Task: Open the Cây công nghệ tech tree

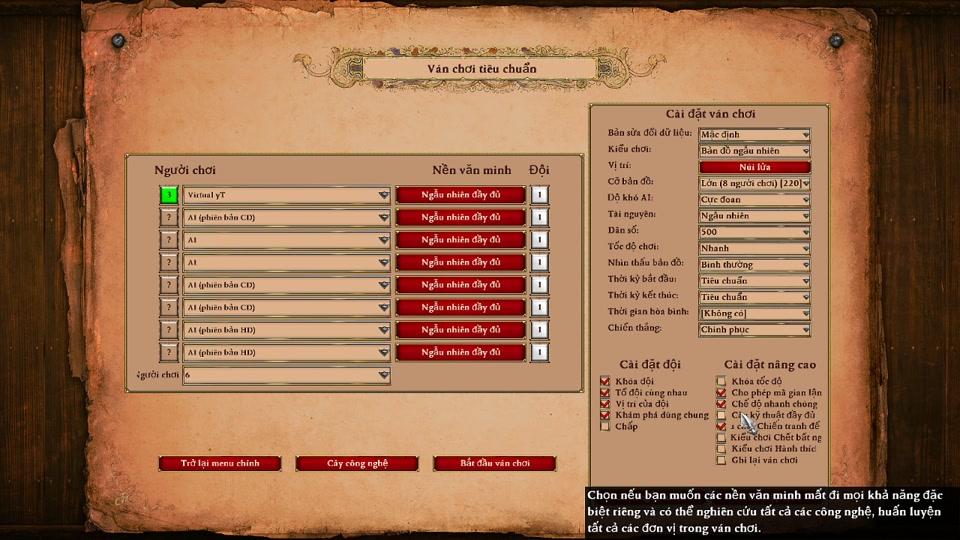Action: (x=357, y=463)
